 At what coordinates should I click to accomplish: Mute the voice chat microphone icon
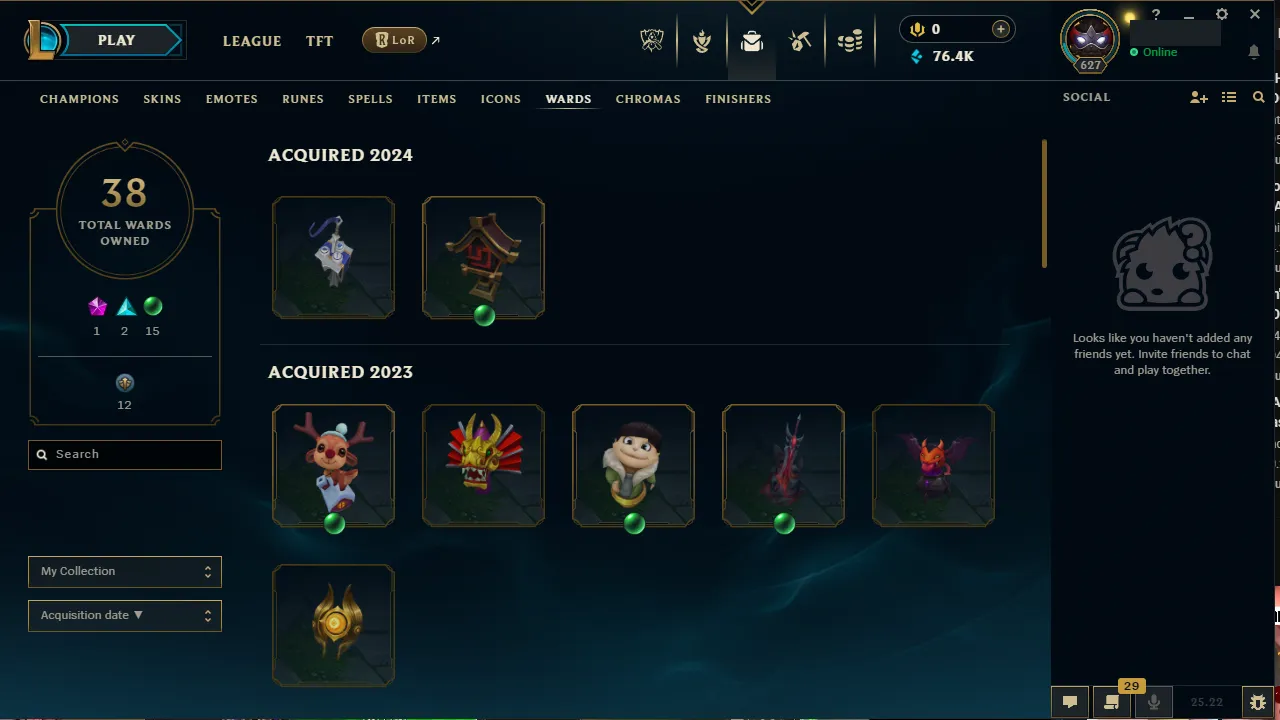[x=1152, y=701]
